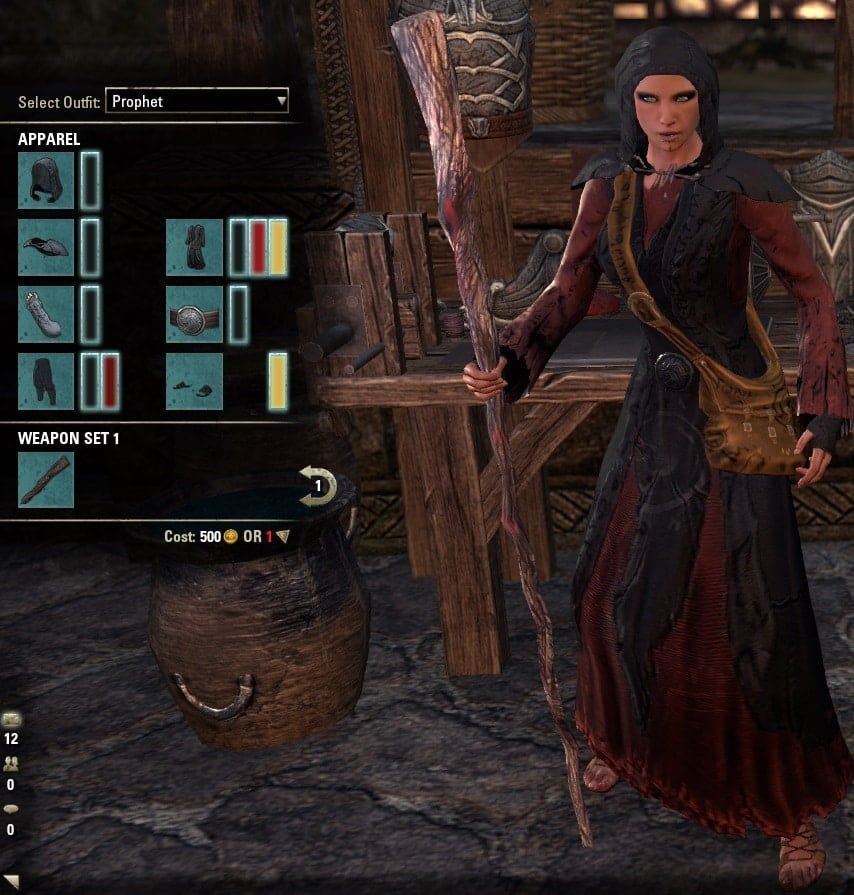The width and height of the screenshot is (854, 895).
Task: Select the robe chest apparel slot
Action: pos(194,247)
